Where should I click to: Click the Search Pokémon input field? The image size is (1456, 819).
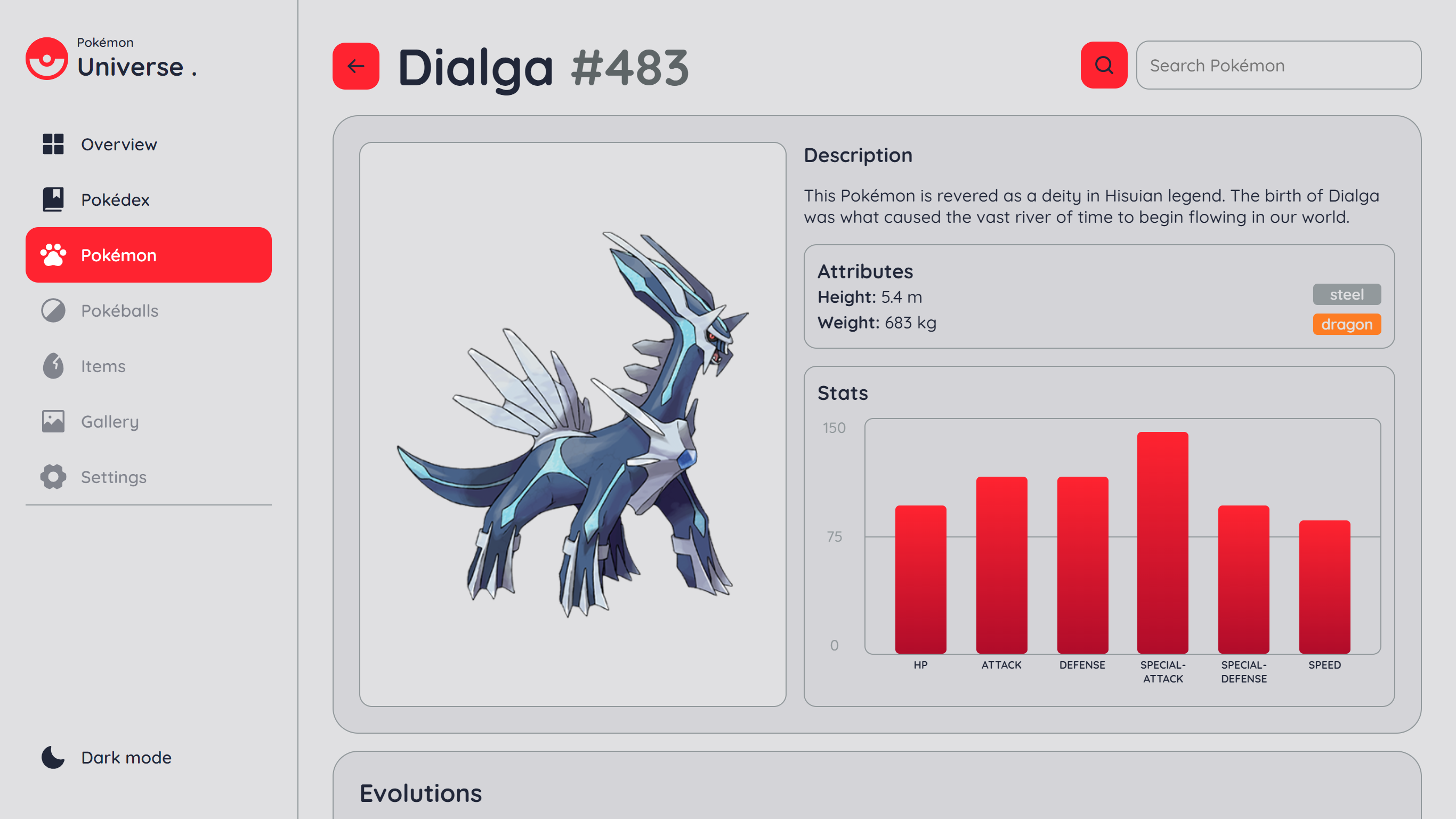[1277, 65]
